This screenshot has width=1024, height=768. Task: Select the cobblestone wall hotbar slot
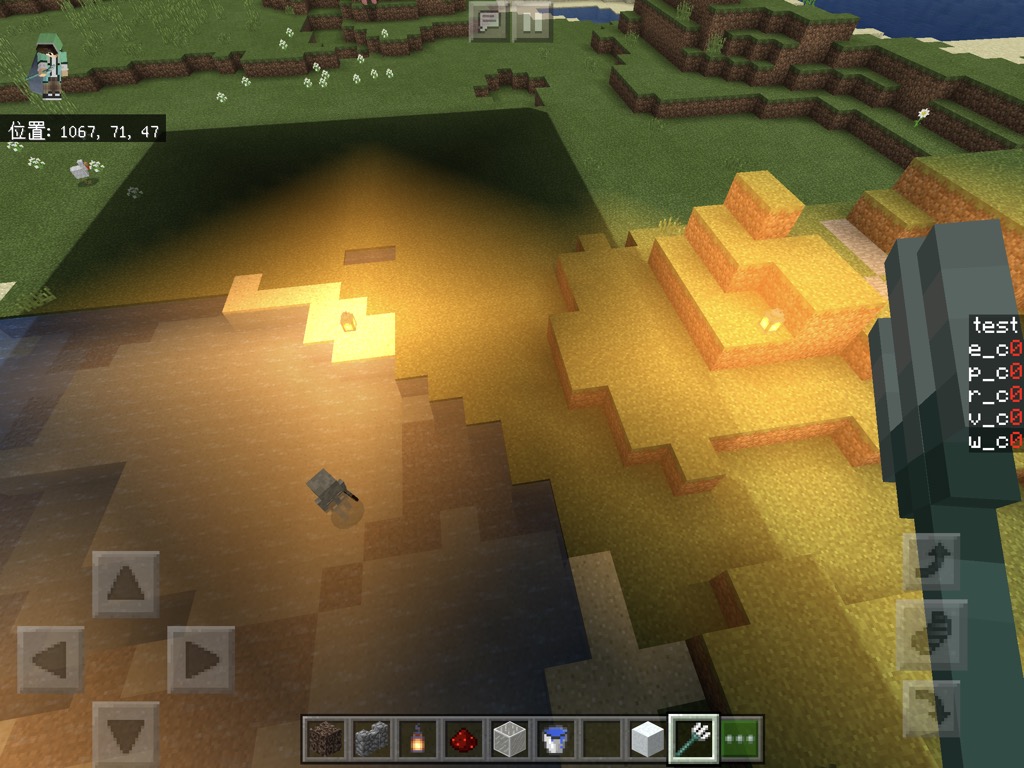[371, 739]
